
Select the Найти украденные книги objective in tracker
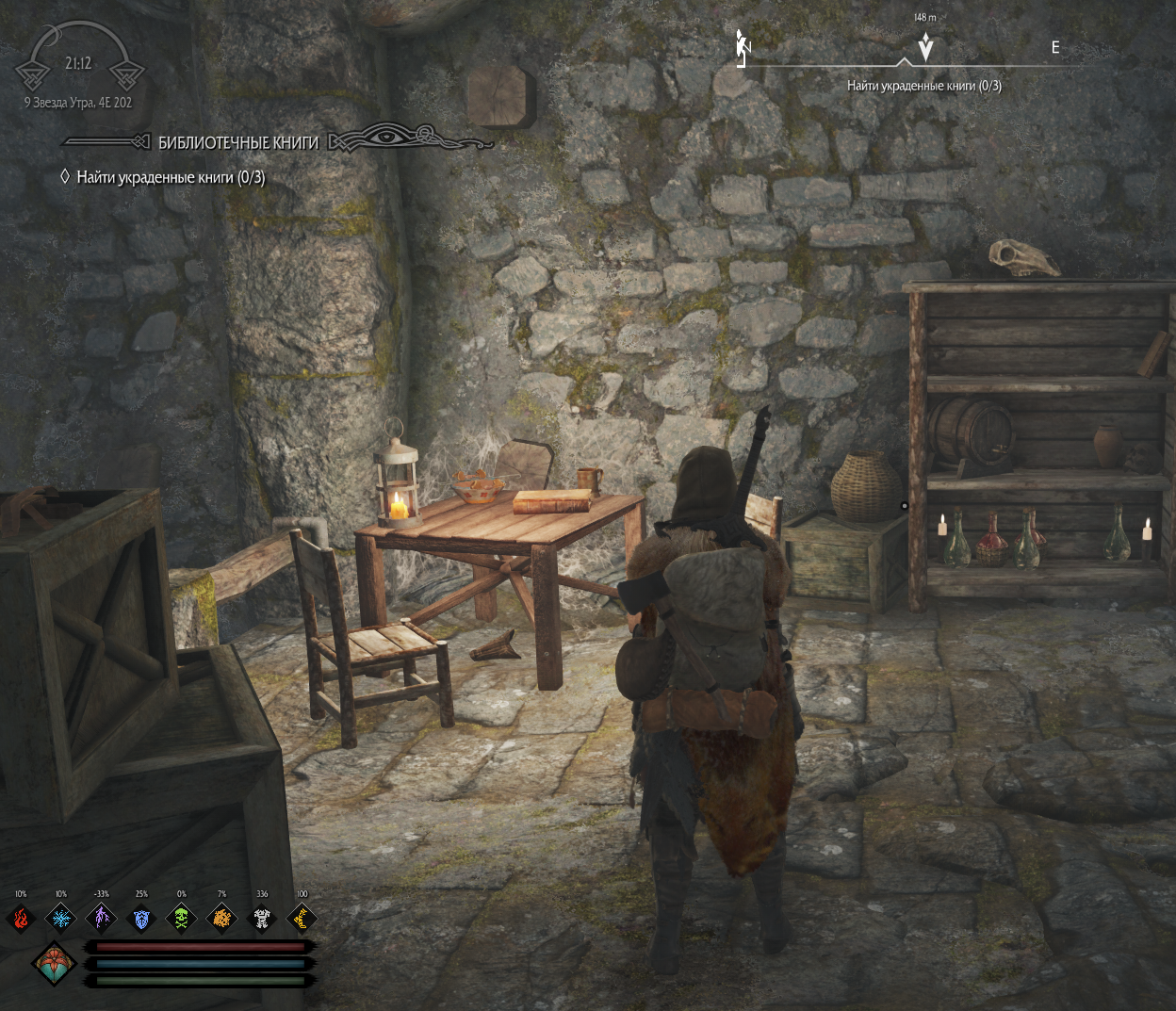pyautogui.click(x=171, y=177)
